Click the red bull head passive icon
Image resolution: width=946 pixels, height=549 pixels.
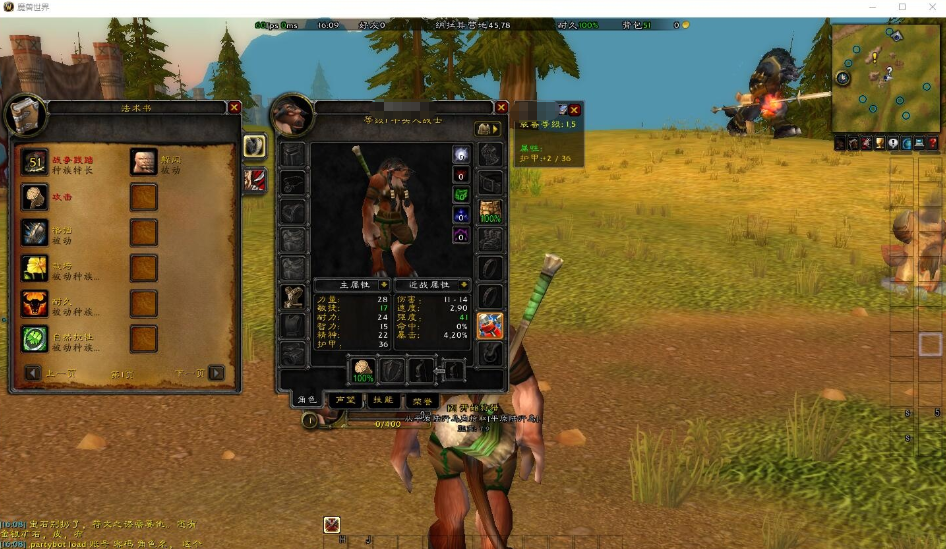tap(35, 303)
